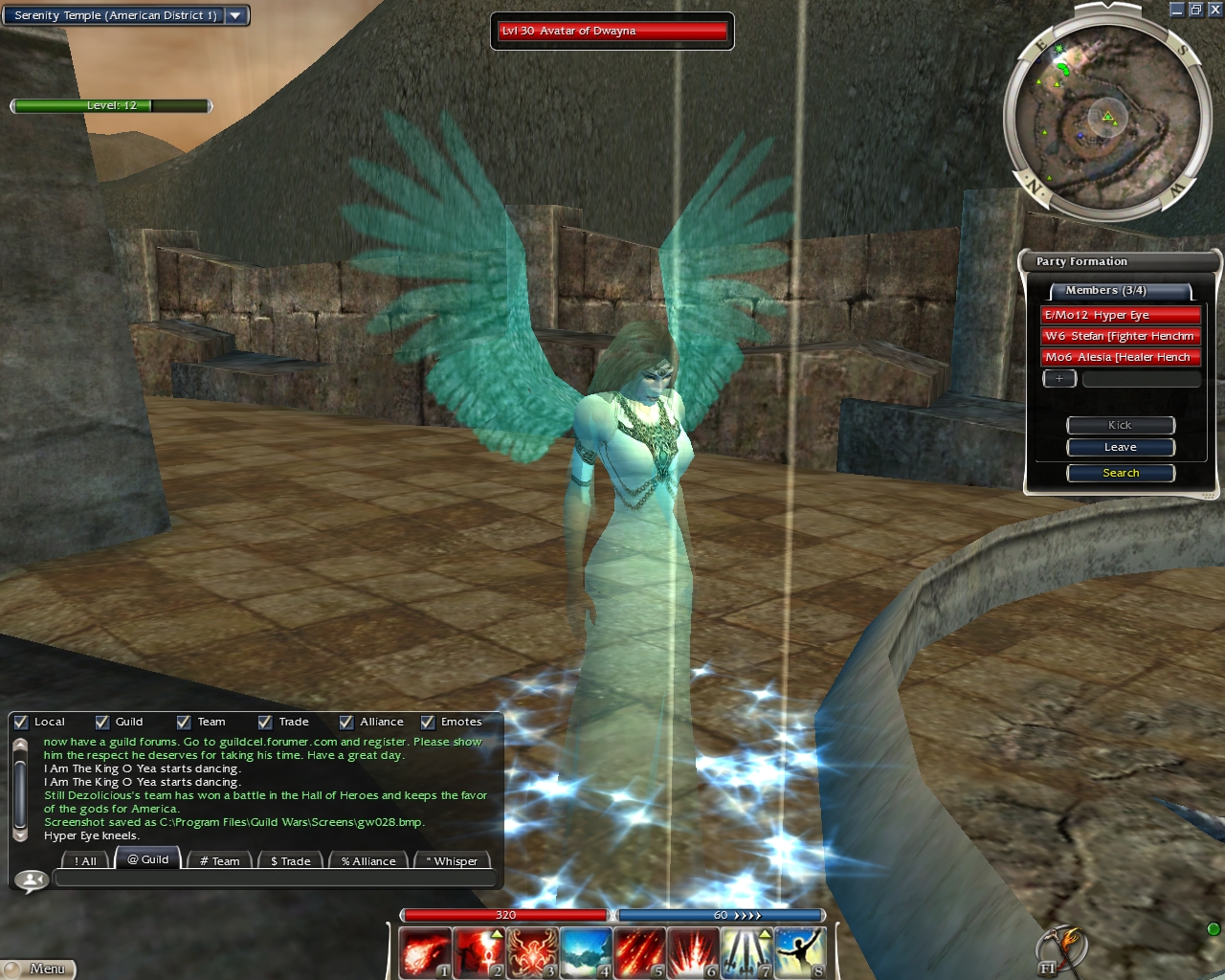Activate the leaping figure skill in slot 8
1225x980 pixels.
(799, 952)
